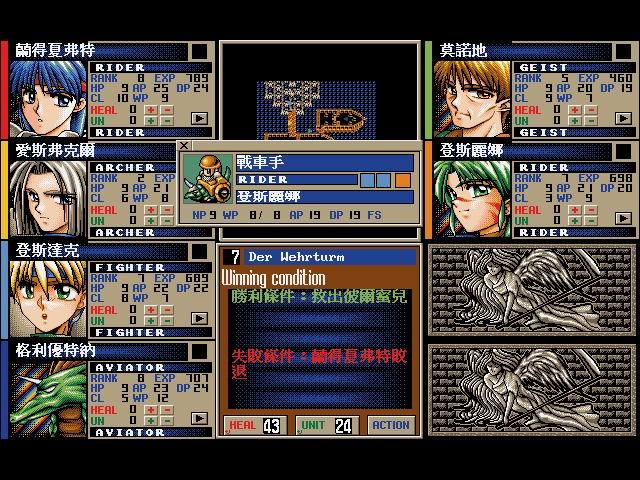Reduce HEAL for Aviator 格利優特納
This screenshot has height=480, width=640.
(x=167, y=408)
